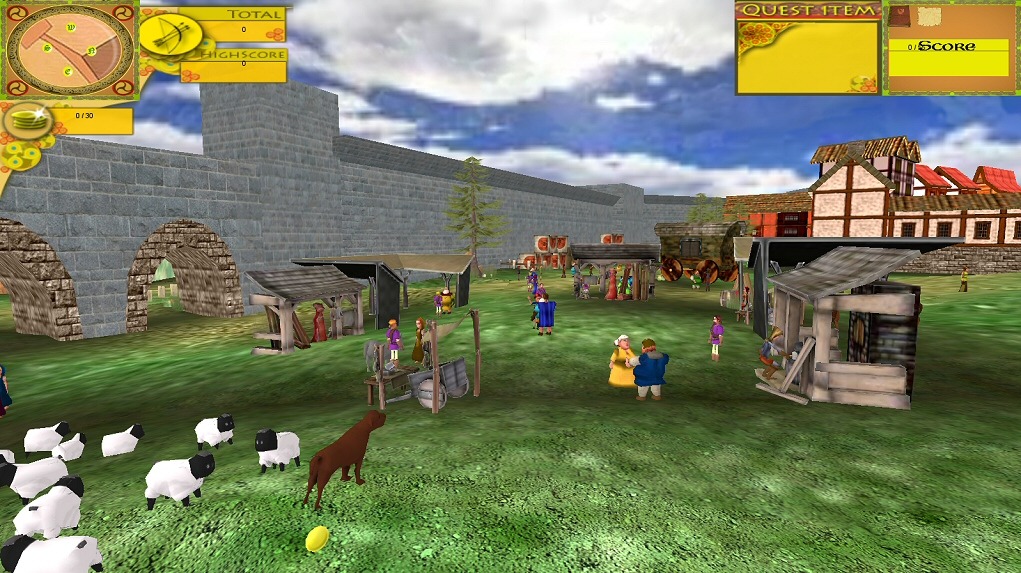Select the parchment scroll icon
Viewport: 1021px width, 573px height.
coord(930,17)
